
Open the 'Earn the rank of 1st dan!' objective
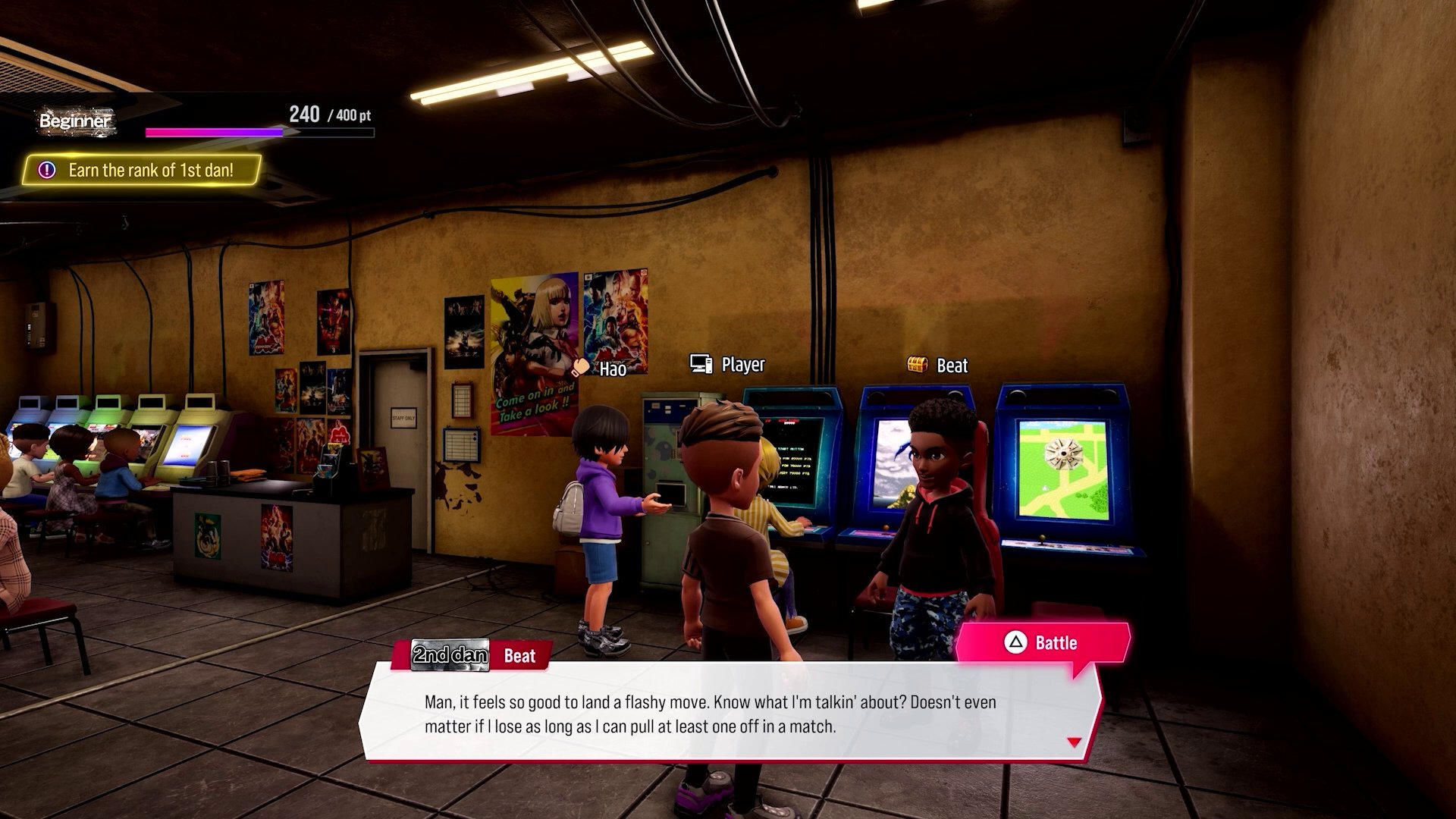(x=141, y=170)
